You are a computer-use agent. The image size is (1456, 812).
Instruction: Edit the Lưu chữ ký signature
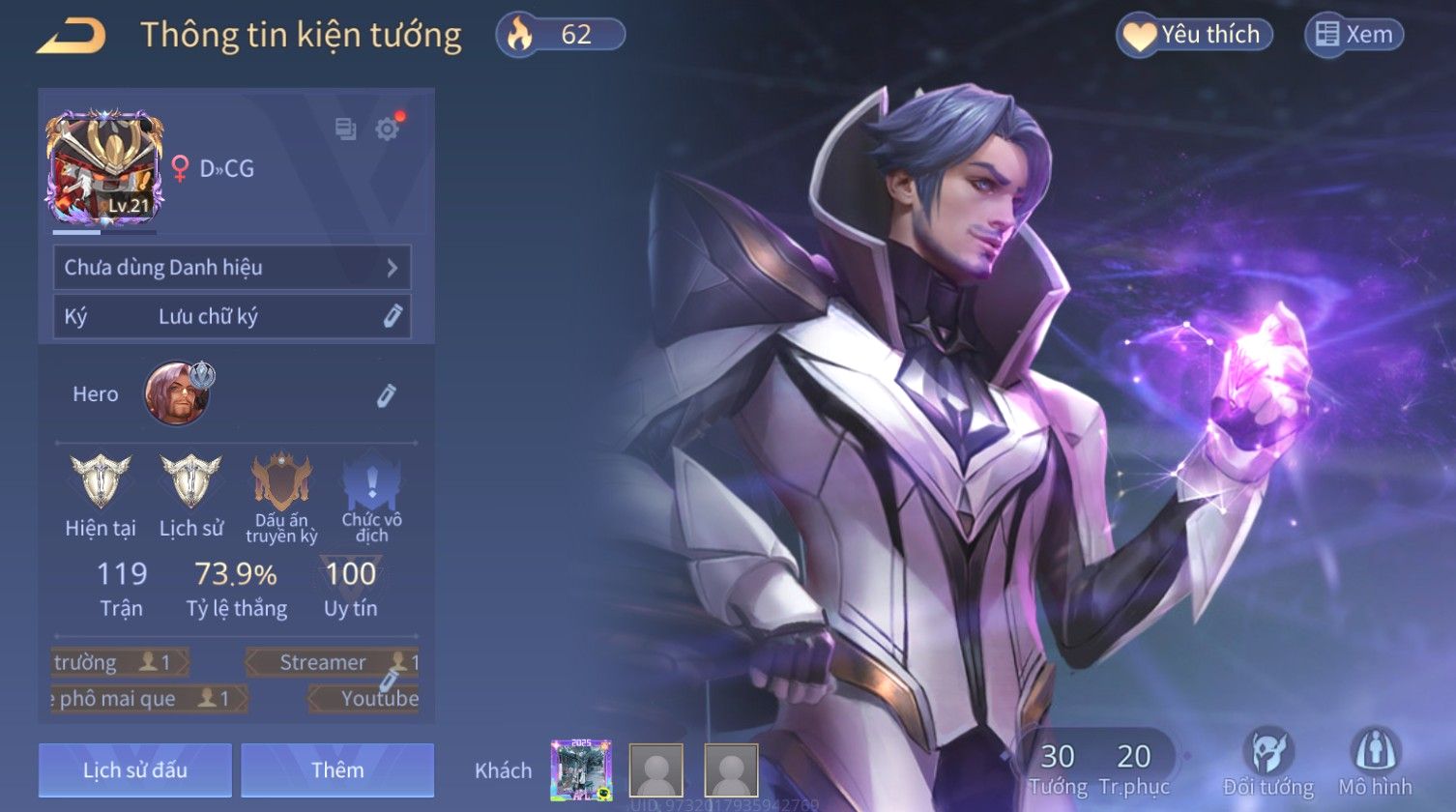[392, 317]
